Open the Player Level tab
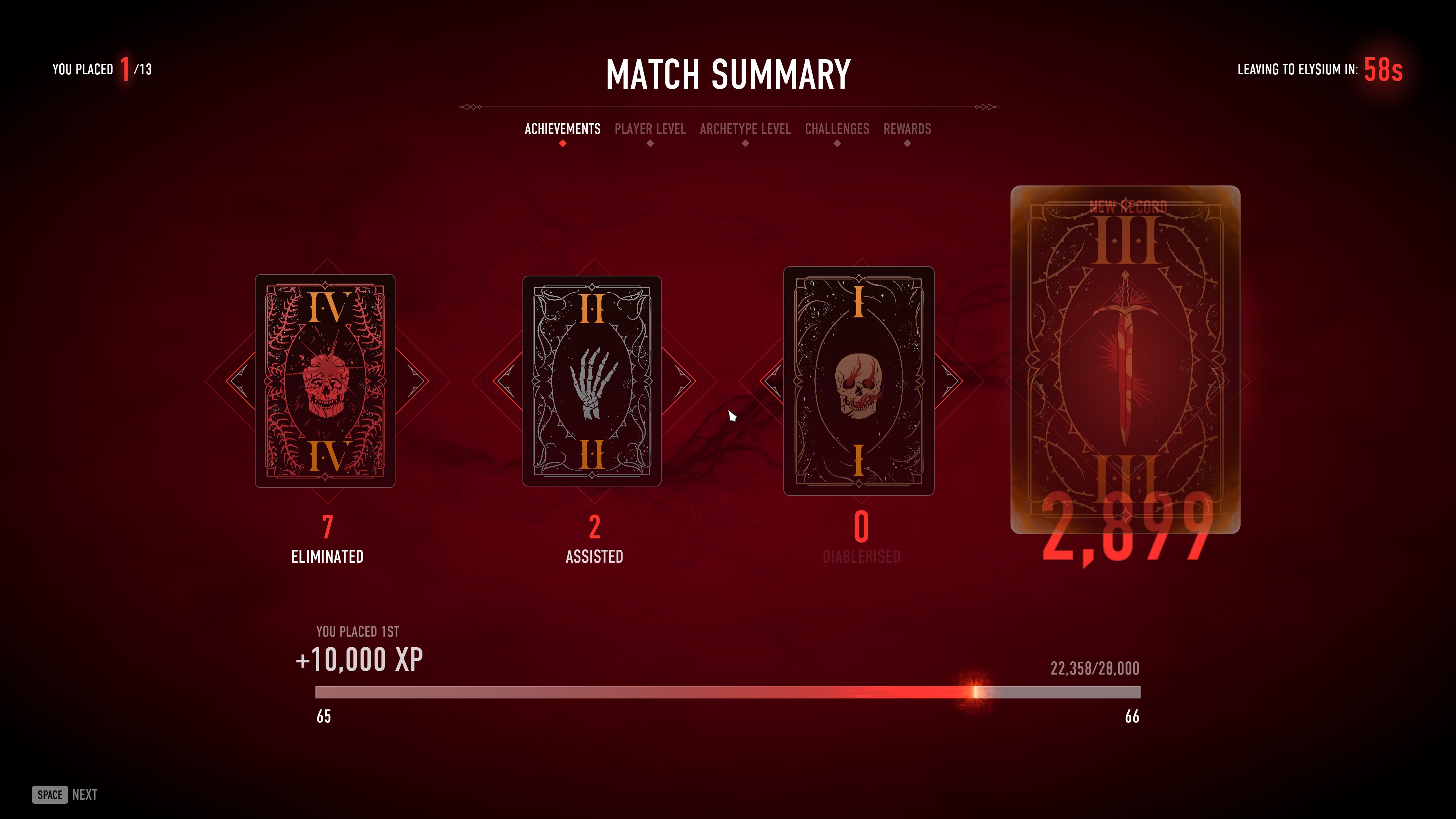The height and width of the screenshot is (819, 1456). 650,129
